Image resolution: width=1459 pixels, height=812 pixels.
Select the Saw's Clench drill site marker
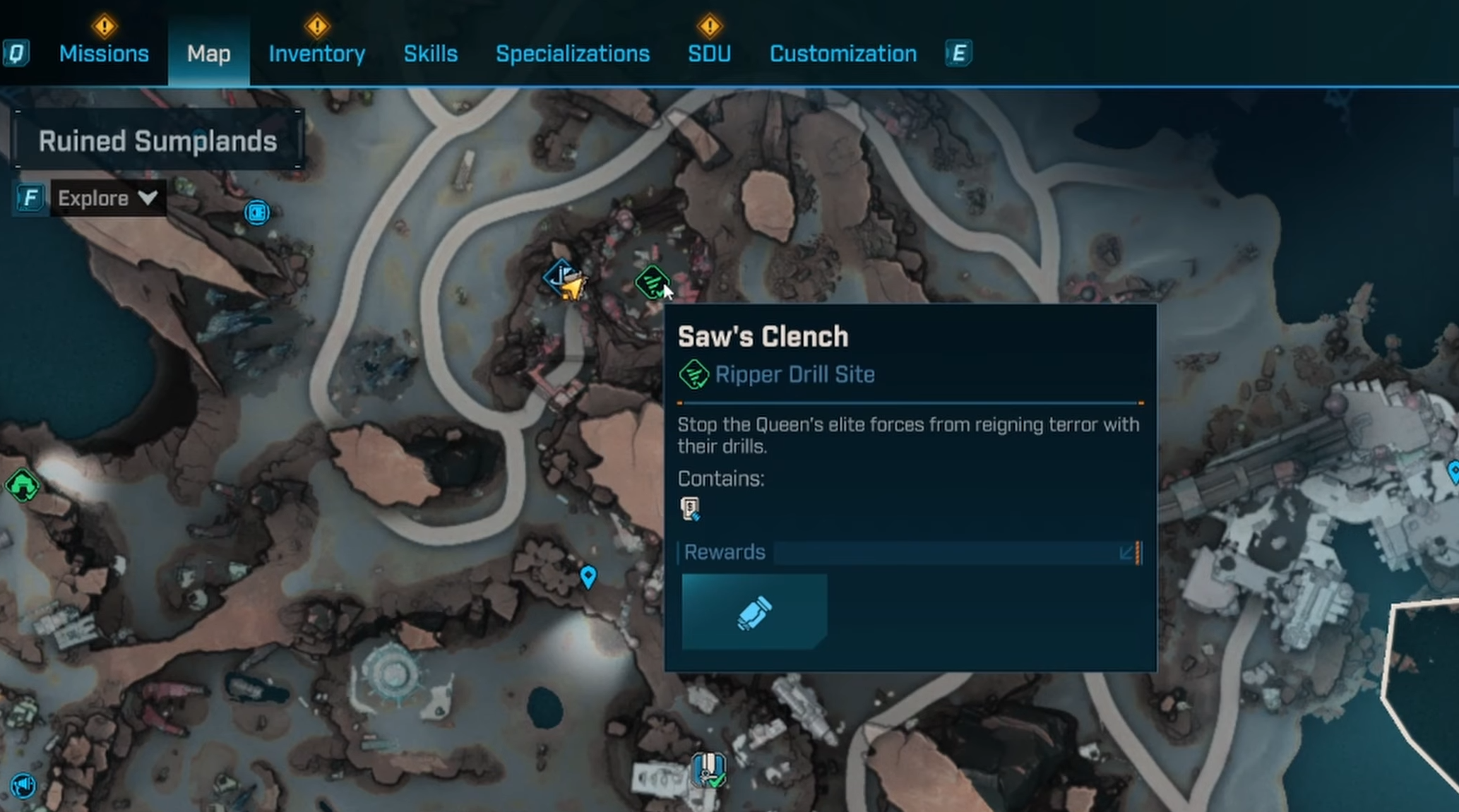coord(652,282)
